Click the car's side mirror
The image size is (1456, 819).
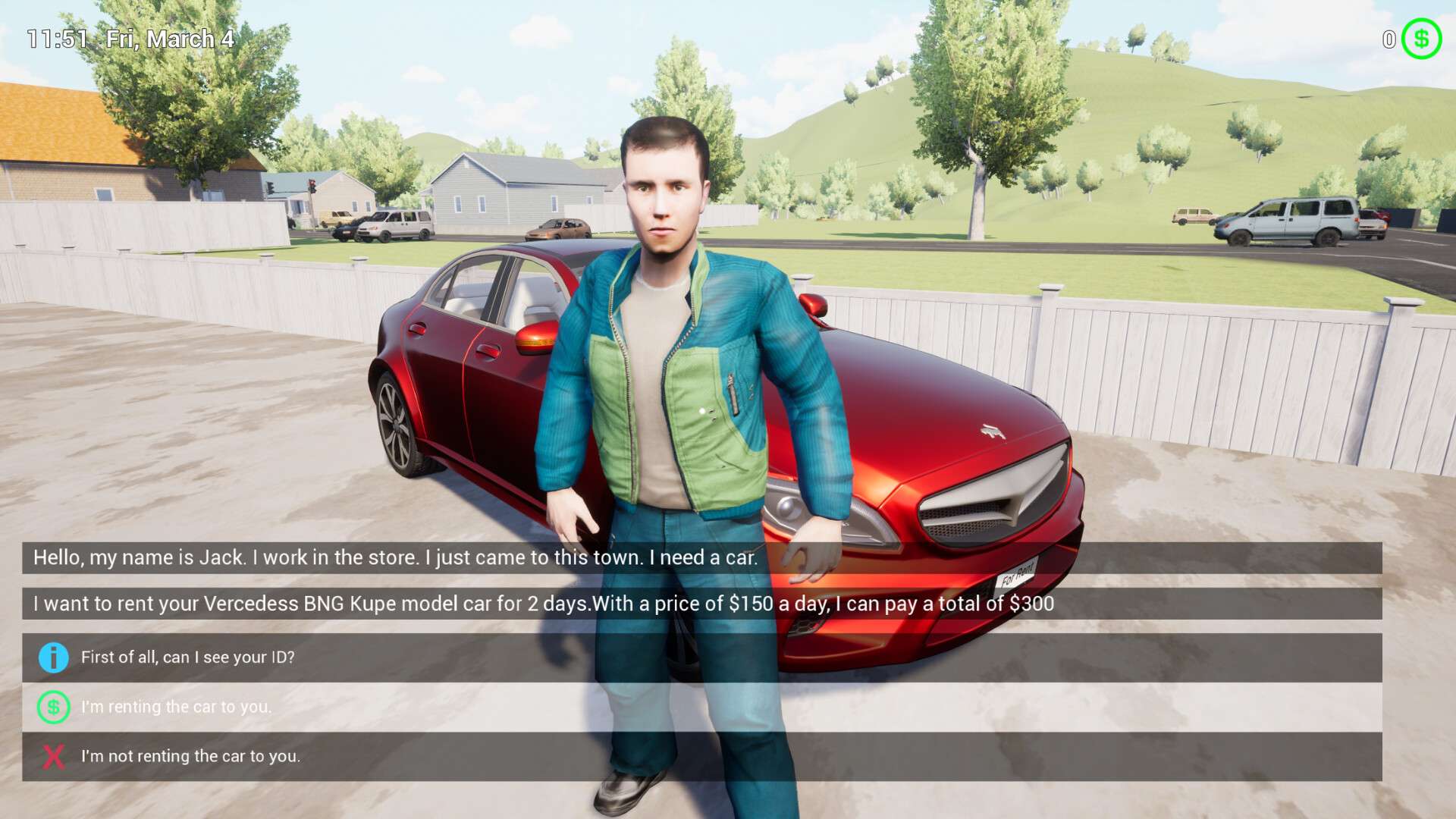(x=535, y=341)
